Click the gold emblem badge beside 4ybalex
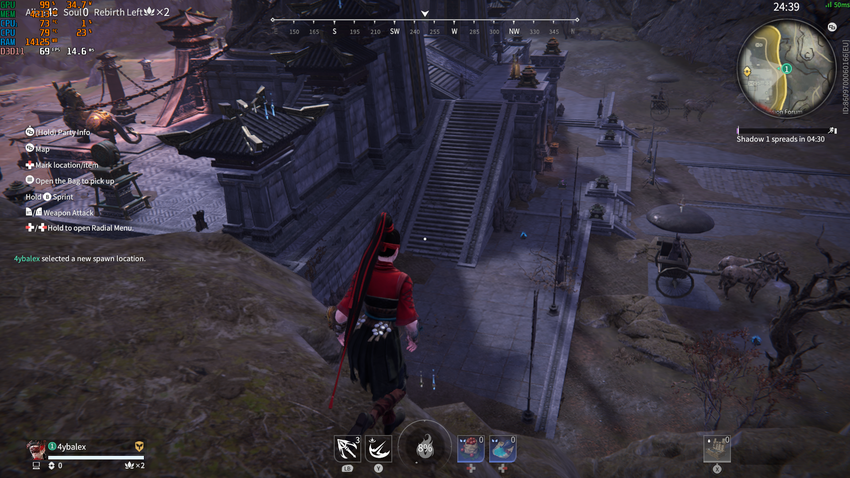The width and height of the screenshot is (850, 478). point(139,446)
